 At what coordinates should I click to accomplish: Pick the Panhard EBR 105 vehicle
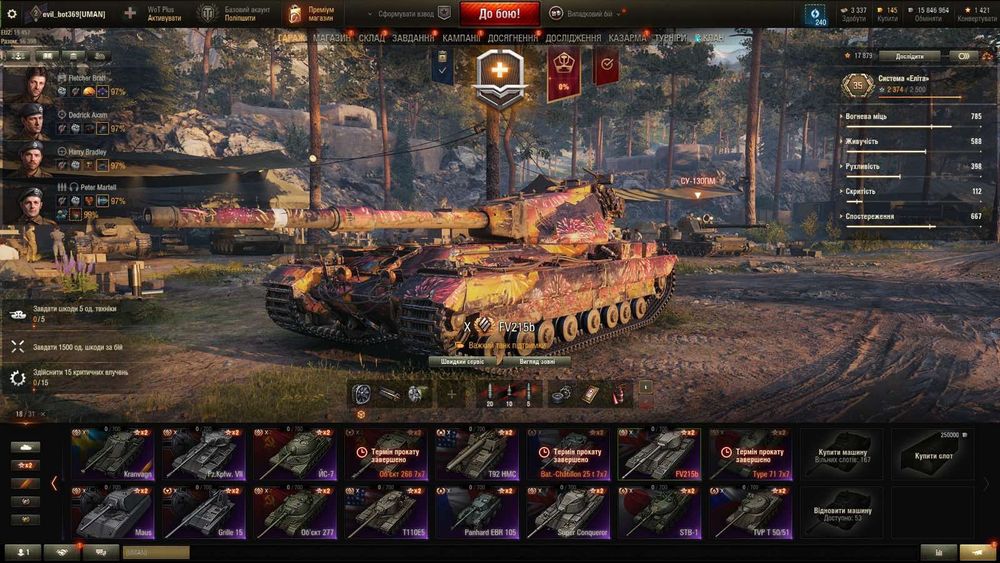click(x=478, y=512)
